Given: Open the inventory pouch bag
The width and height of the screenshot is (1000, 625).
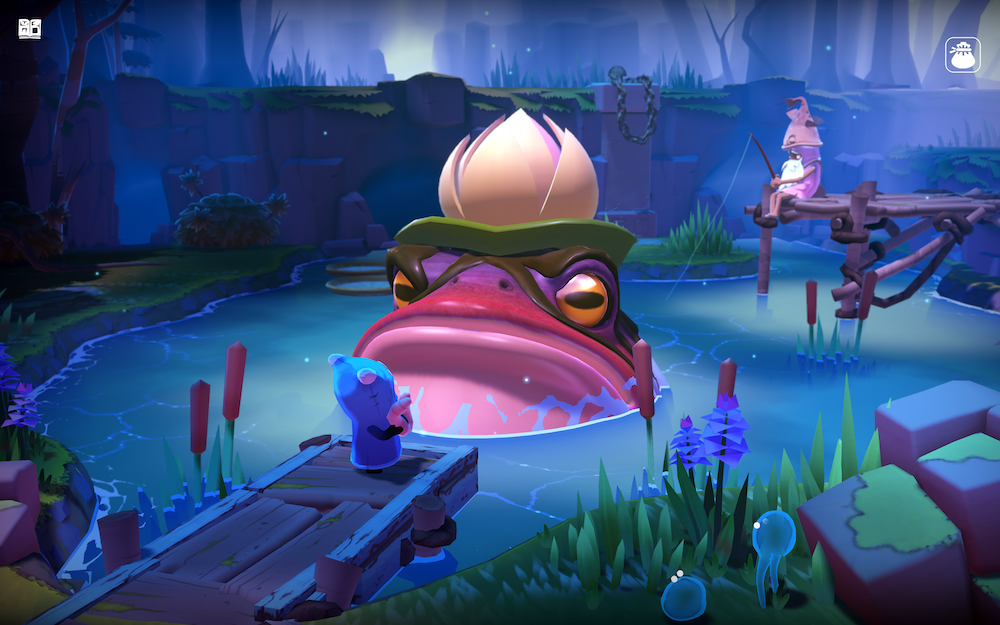Looking at the screenshot, I should (963, 55).
